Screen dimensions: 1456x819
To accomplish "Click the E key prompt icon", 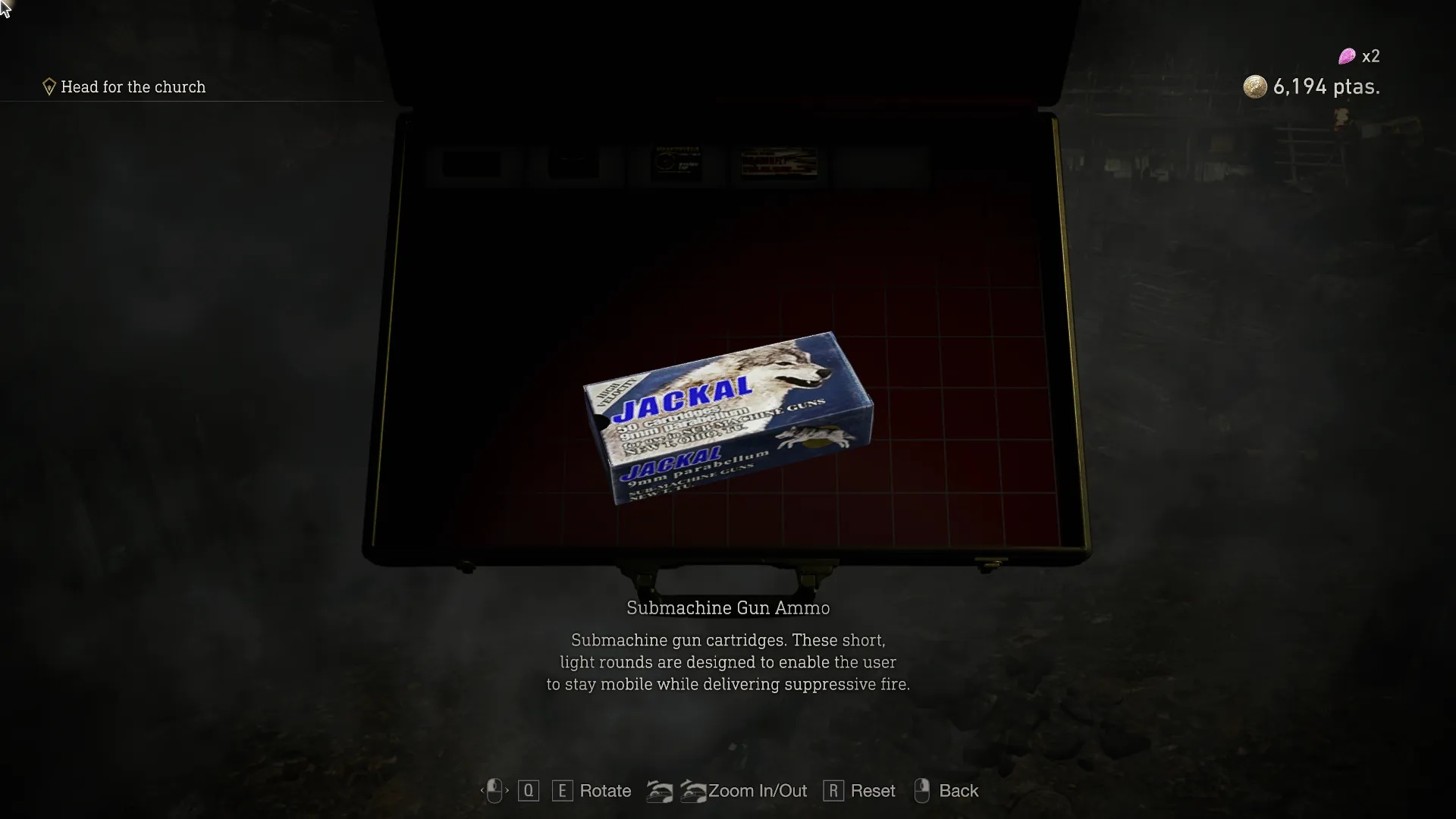I will [562, 791].
